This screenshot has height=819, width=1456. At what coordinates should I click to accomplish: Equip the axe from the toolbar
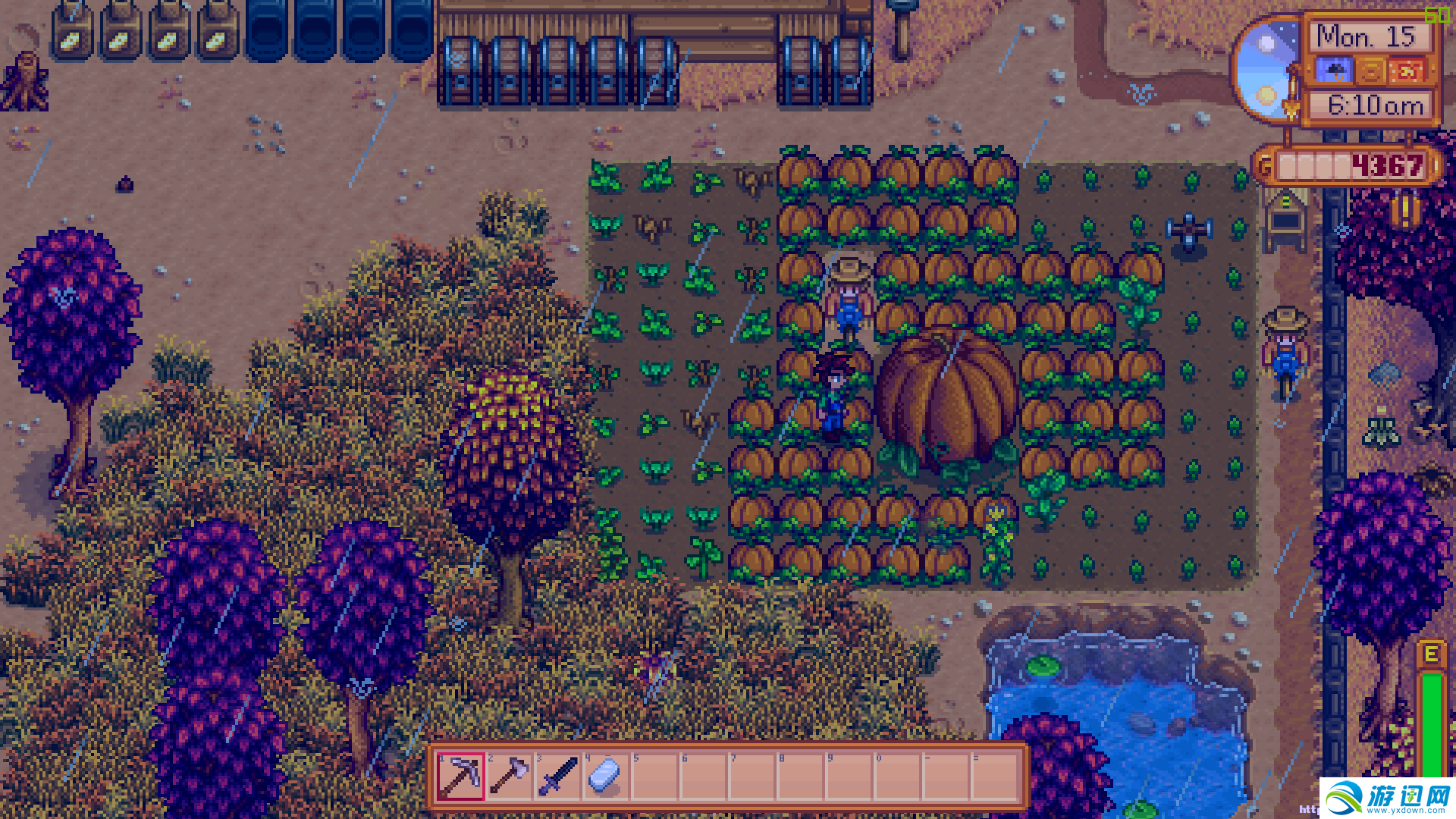pyautogui.click(x=510, y=776)
